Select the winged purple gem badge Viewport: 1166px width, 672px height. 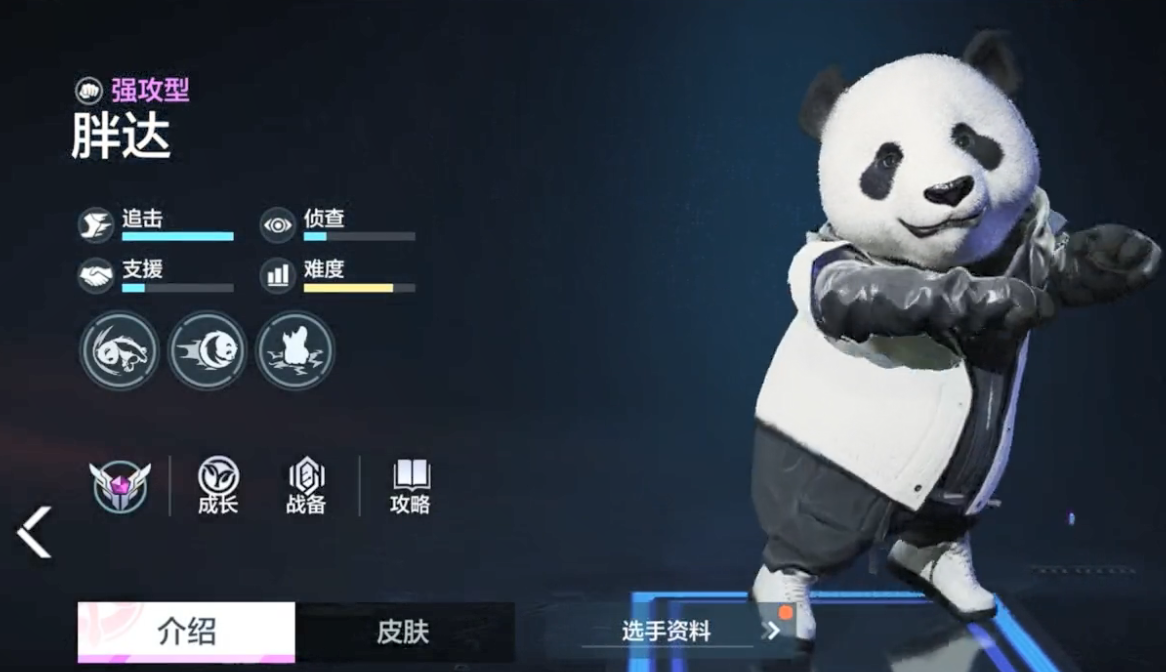(x=119, y=486)
